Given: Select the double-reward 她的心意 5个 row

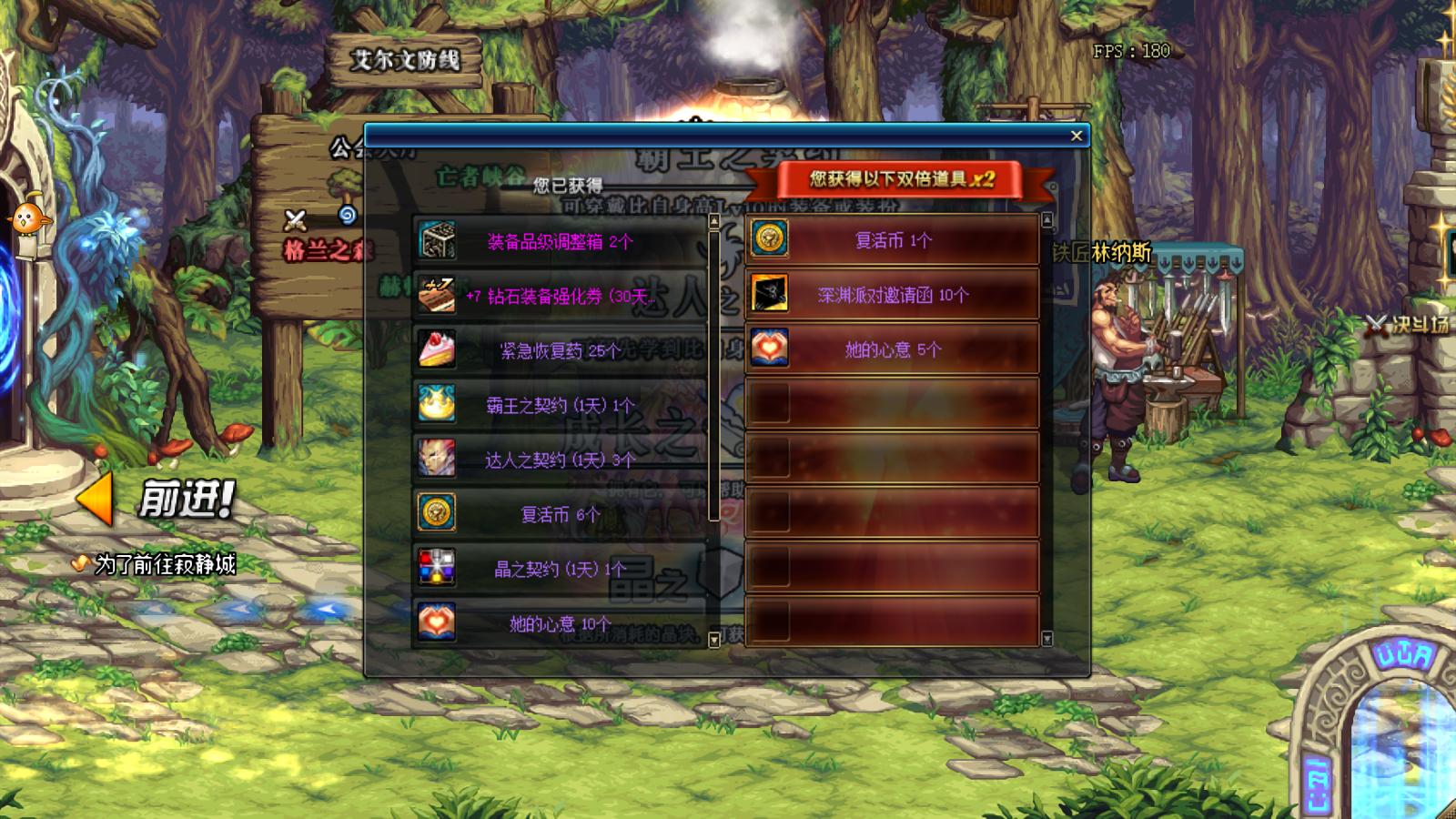Looking at the screenshot, I should (x=892, y=349).
